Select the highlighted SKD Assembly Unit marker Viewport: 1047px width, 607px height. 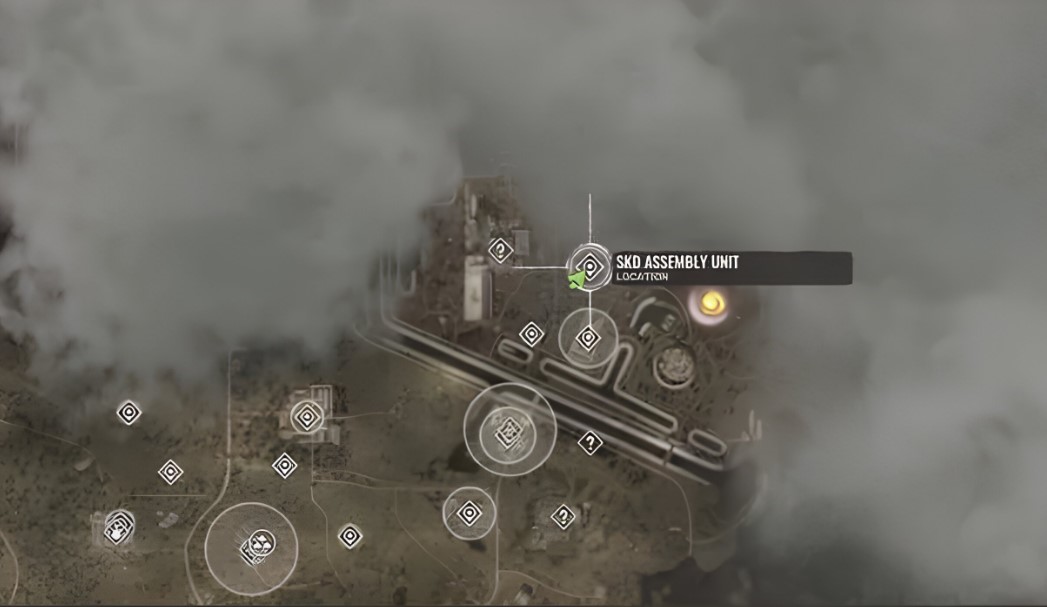[x=590, y=267]
